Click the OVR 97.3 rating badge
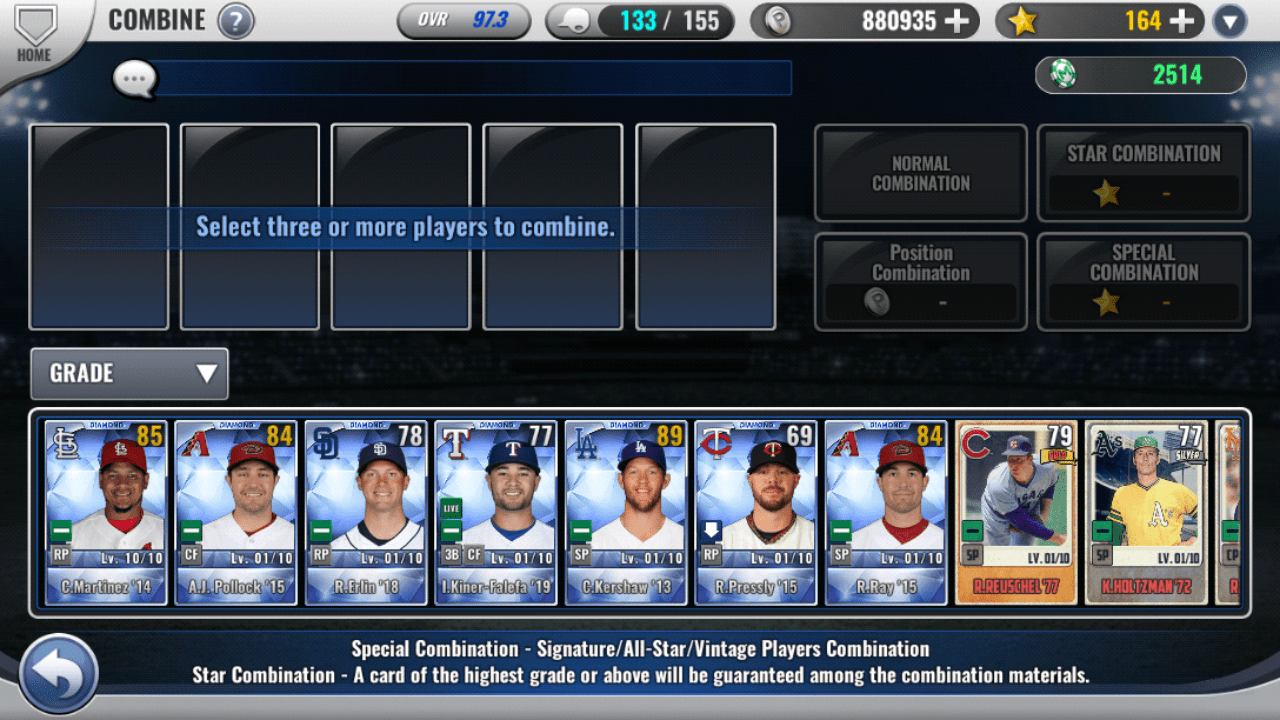 point(463,18)
